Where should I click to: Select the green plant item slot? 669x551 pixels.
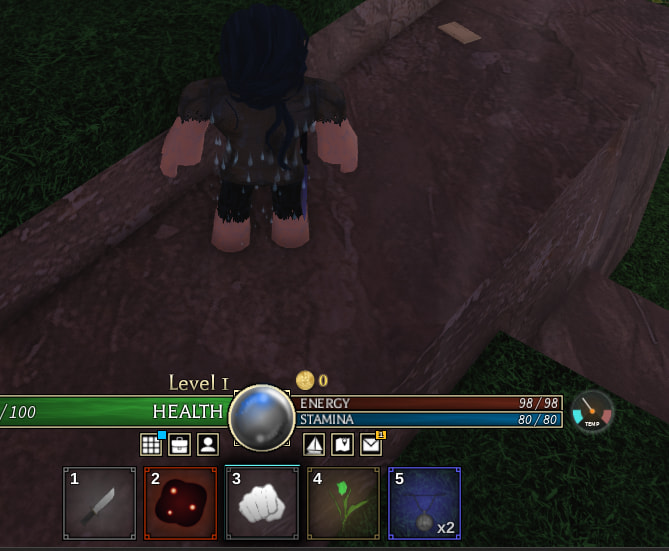click(x=343, y=503)
